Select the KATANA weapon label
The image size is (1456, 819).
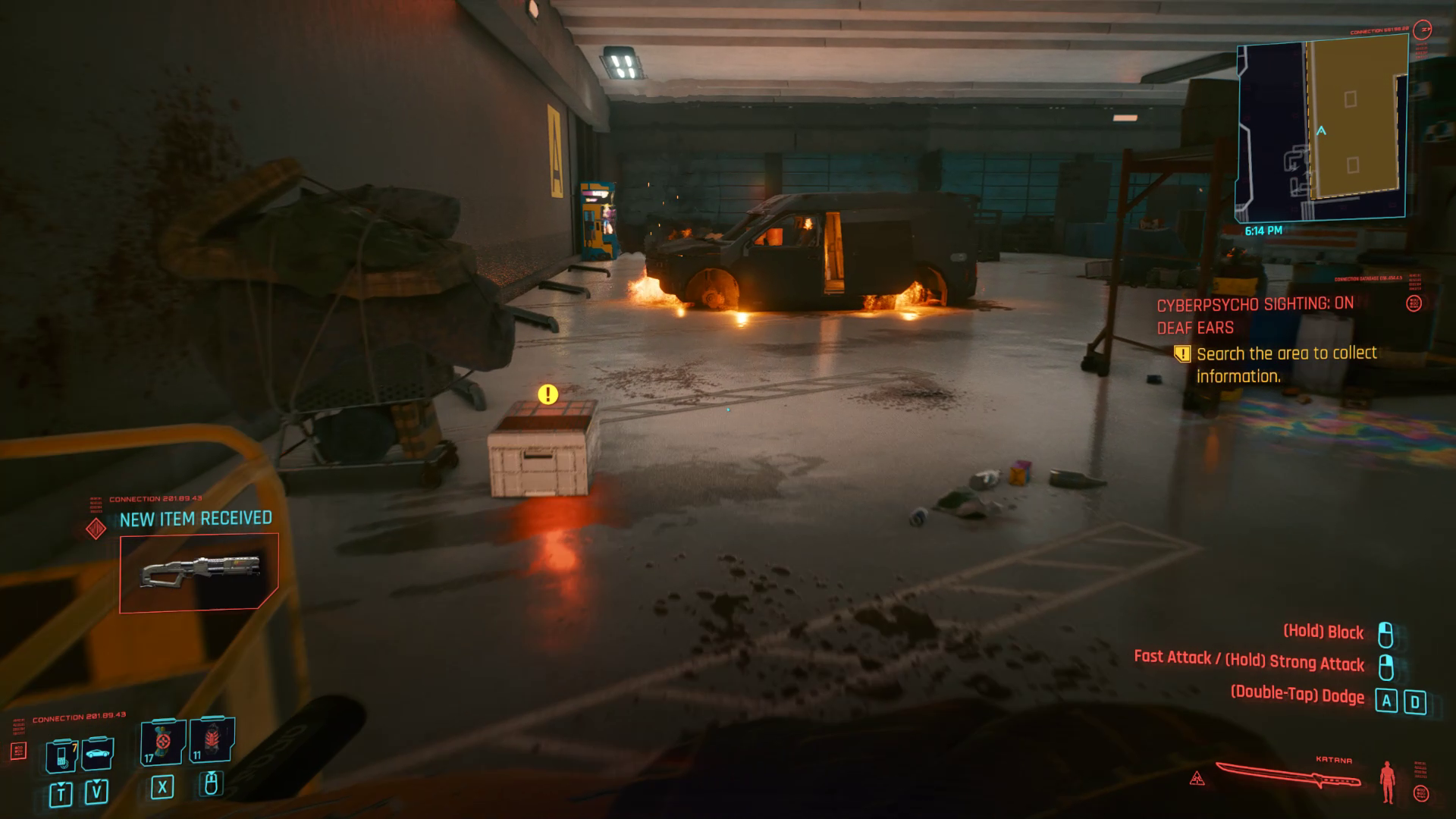1333,760
